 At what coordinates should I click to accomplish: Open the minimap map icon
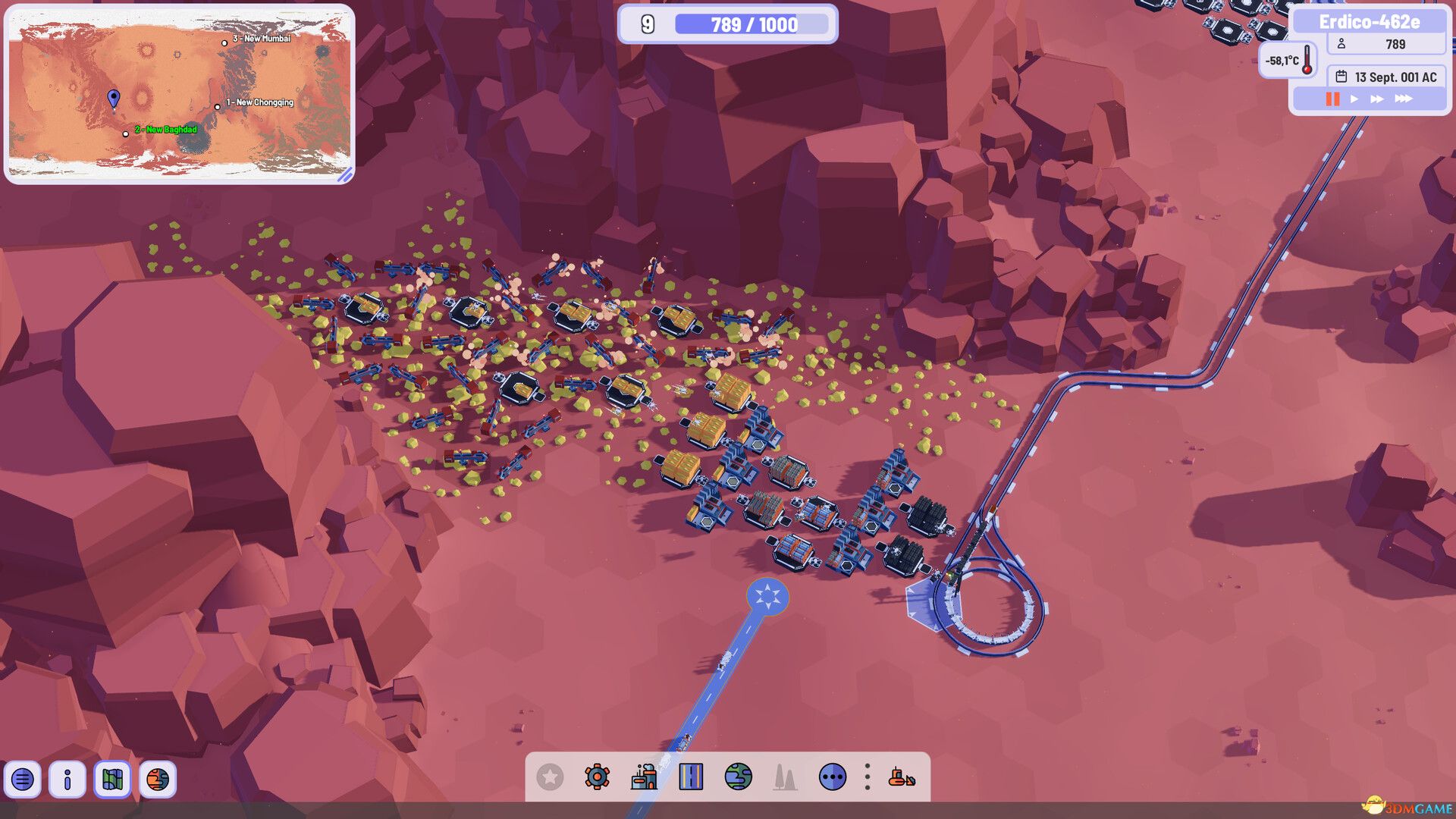click(111, 780)
